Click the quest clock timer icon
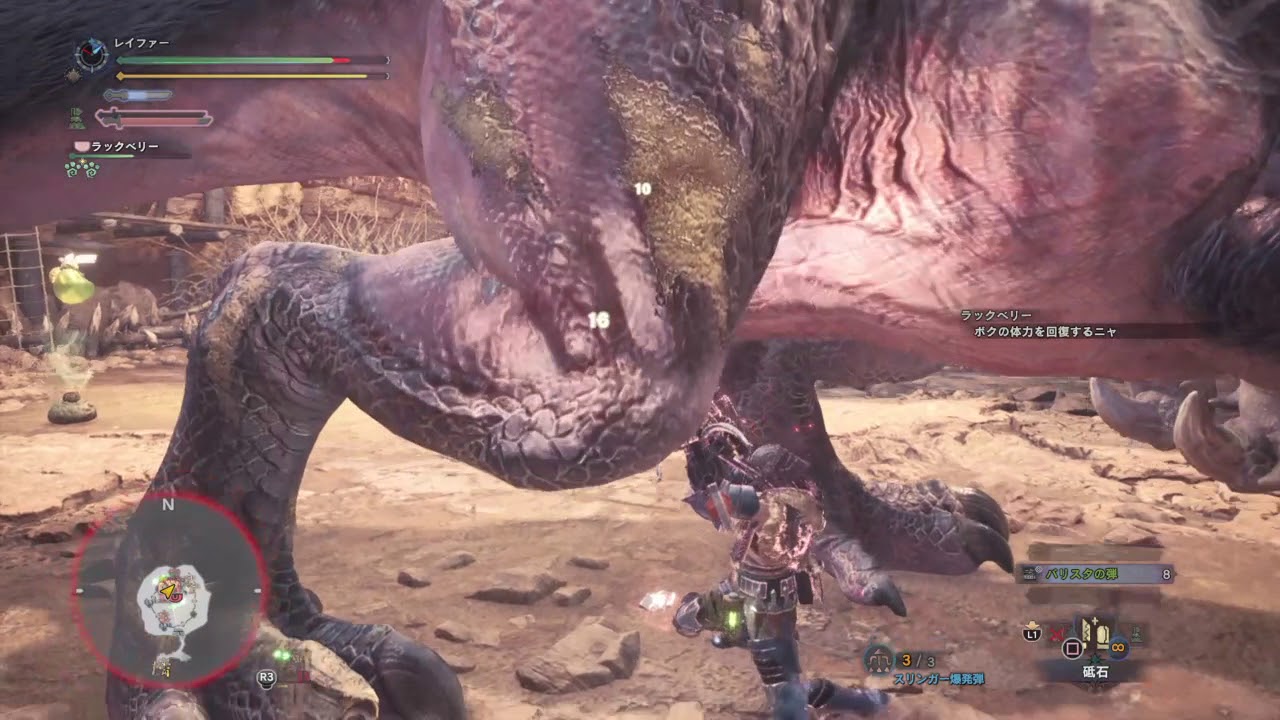Screen dimensions: 1280x720 pos(91,55)
